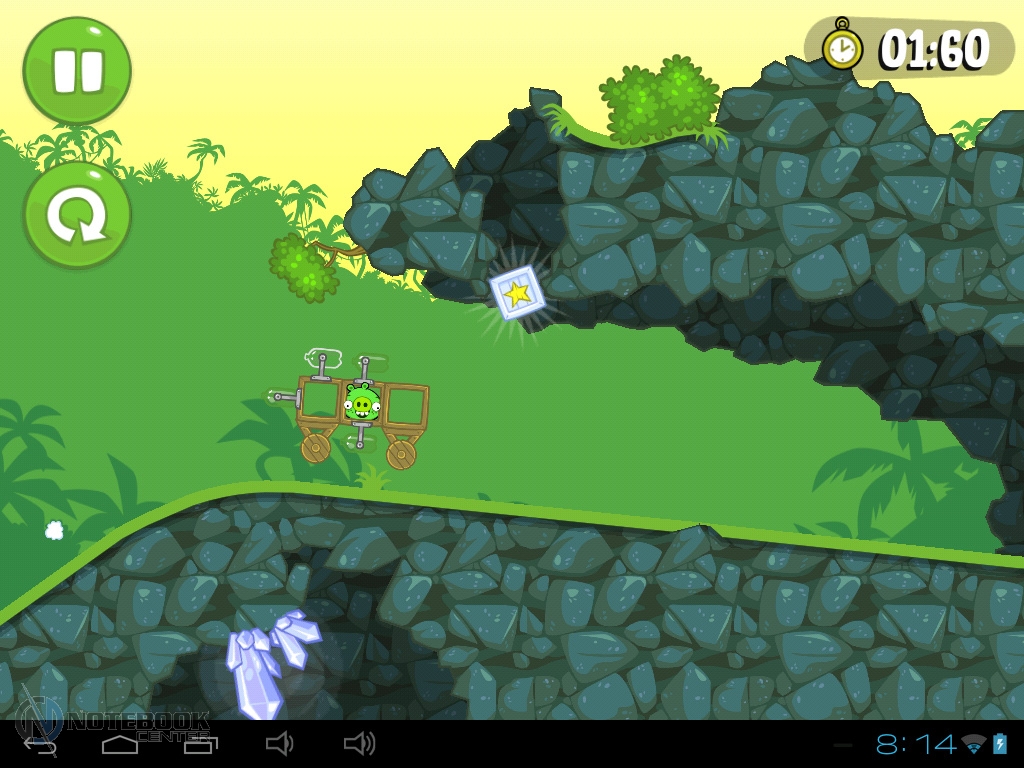The image size is (1024, 768).
Task: Restart the level using the circular arrow button
Action: (x=77, y=215)
